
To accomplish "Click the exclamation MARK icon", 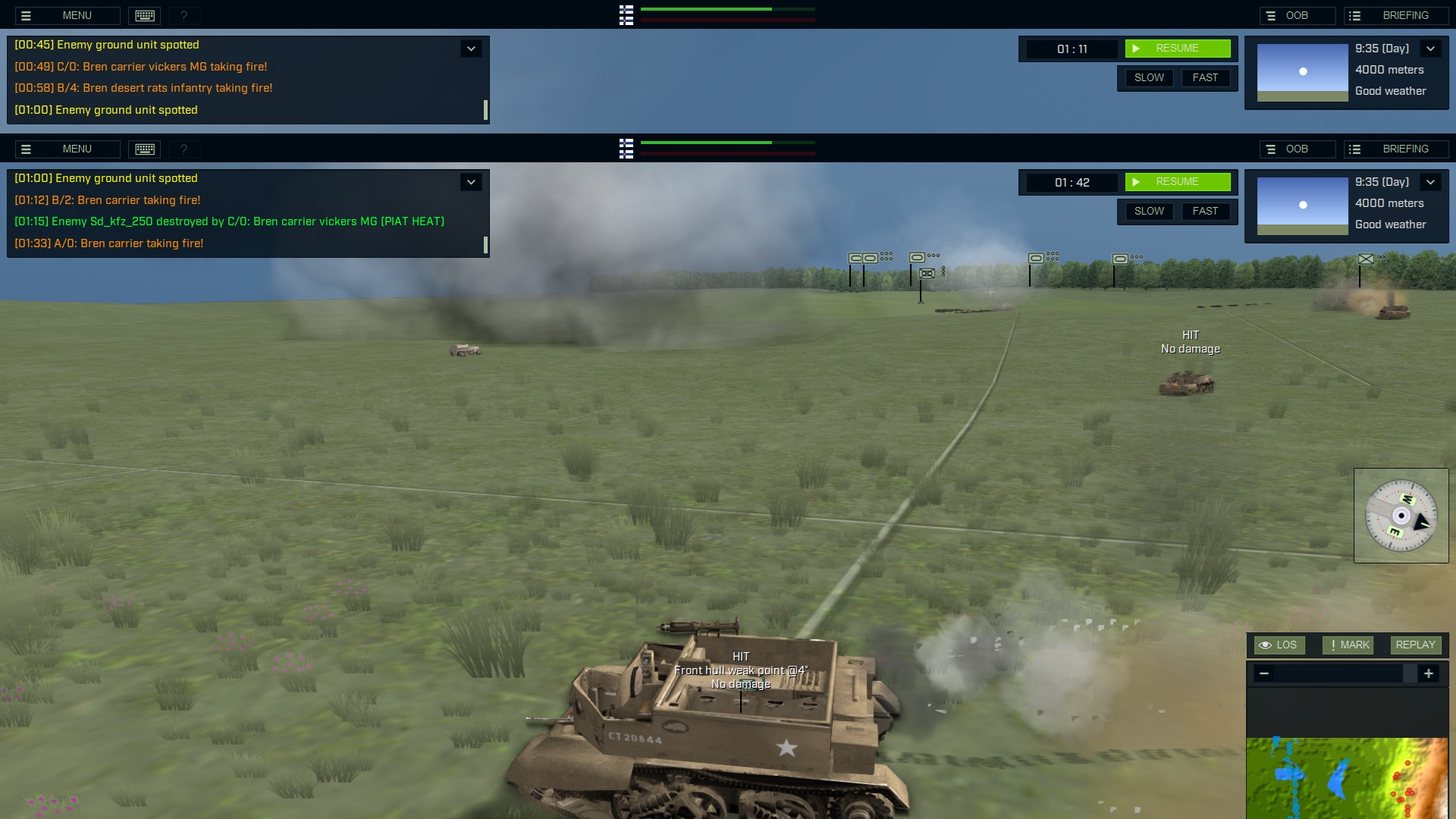I will tap(1332, 645).
